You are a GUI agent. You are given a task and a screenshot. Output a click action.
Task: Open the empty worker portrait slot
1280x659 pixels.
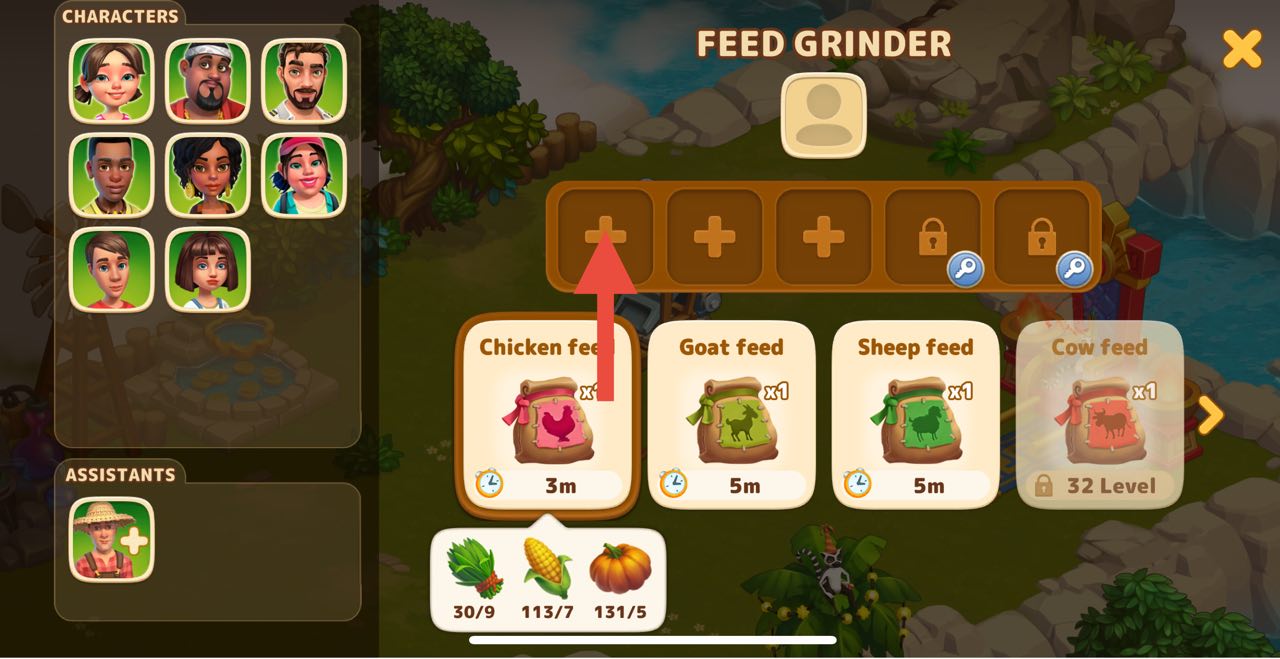[823, 115]
